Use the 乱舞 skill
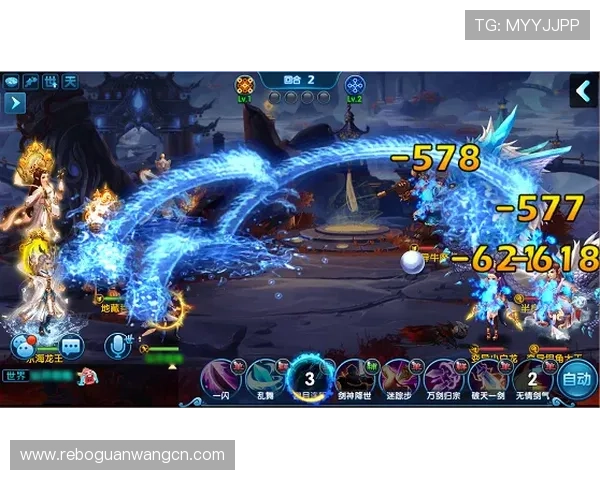The image size is (600, 480). [x=264, y=378]
